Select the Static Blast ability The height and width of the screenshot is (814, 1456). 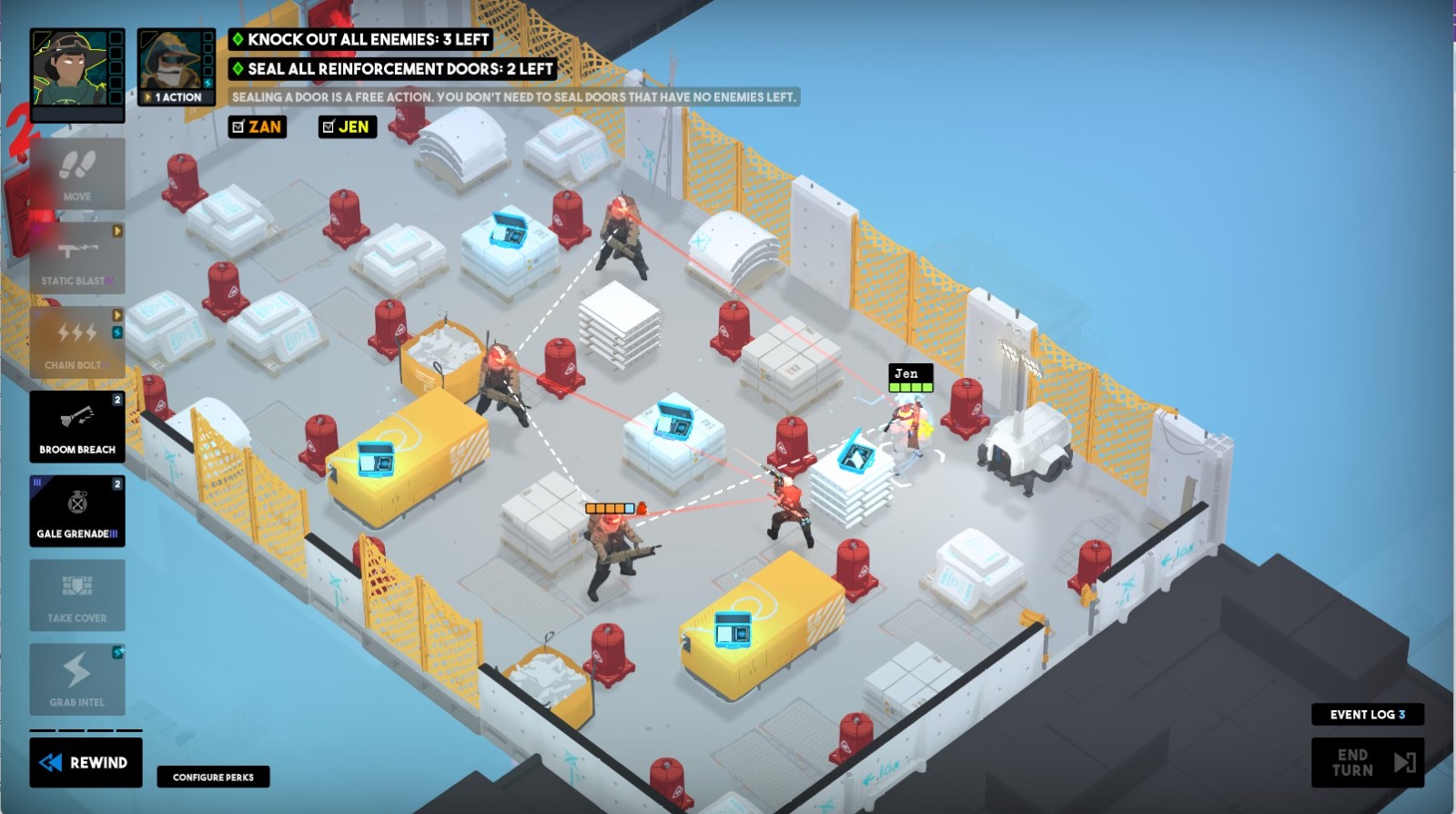[78, 257]
